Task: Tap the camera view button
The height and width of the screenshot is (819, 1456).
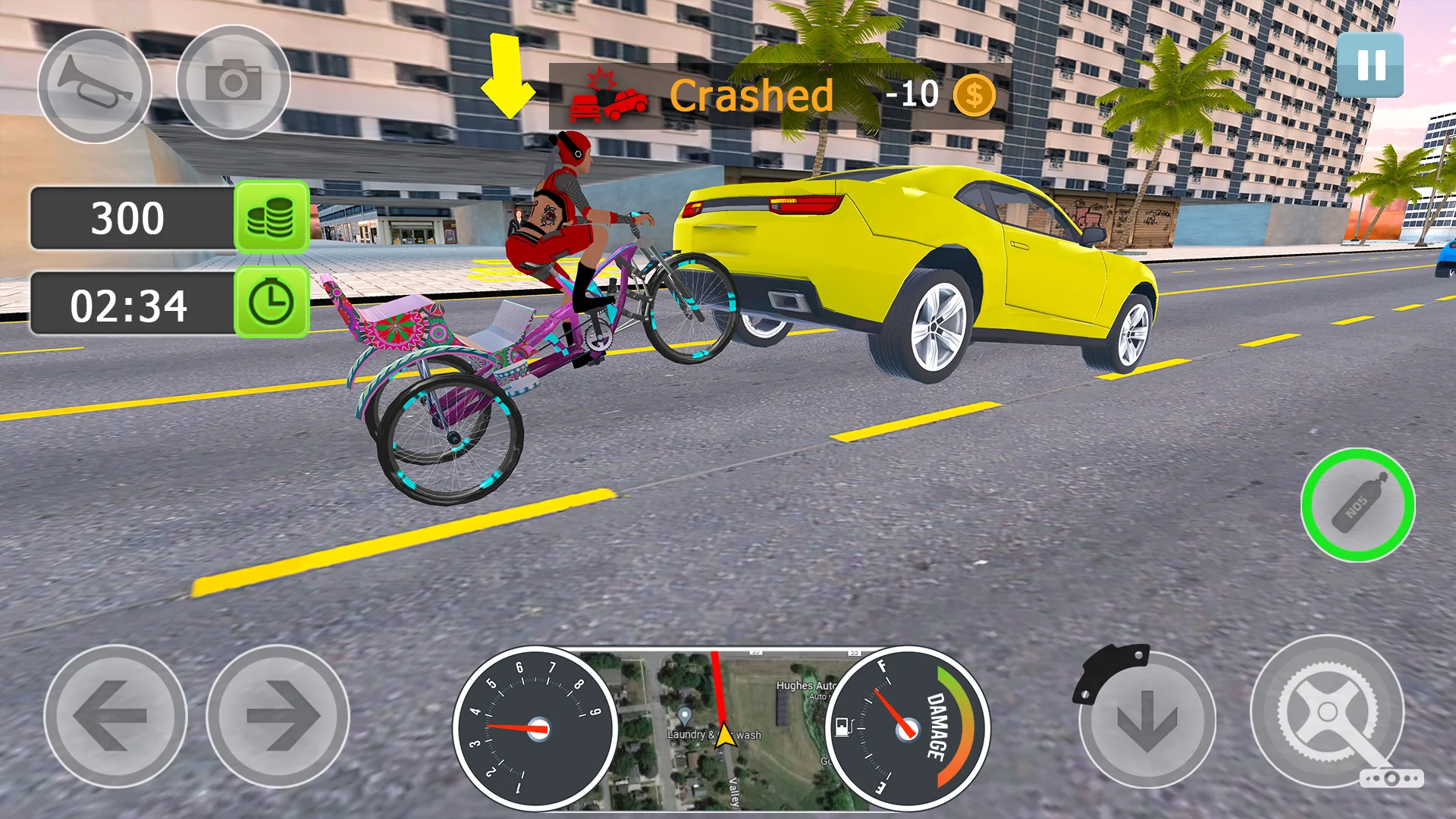Action: click(x=234, y=82)
